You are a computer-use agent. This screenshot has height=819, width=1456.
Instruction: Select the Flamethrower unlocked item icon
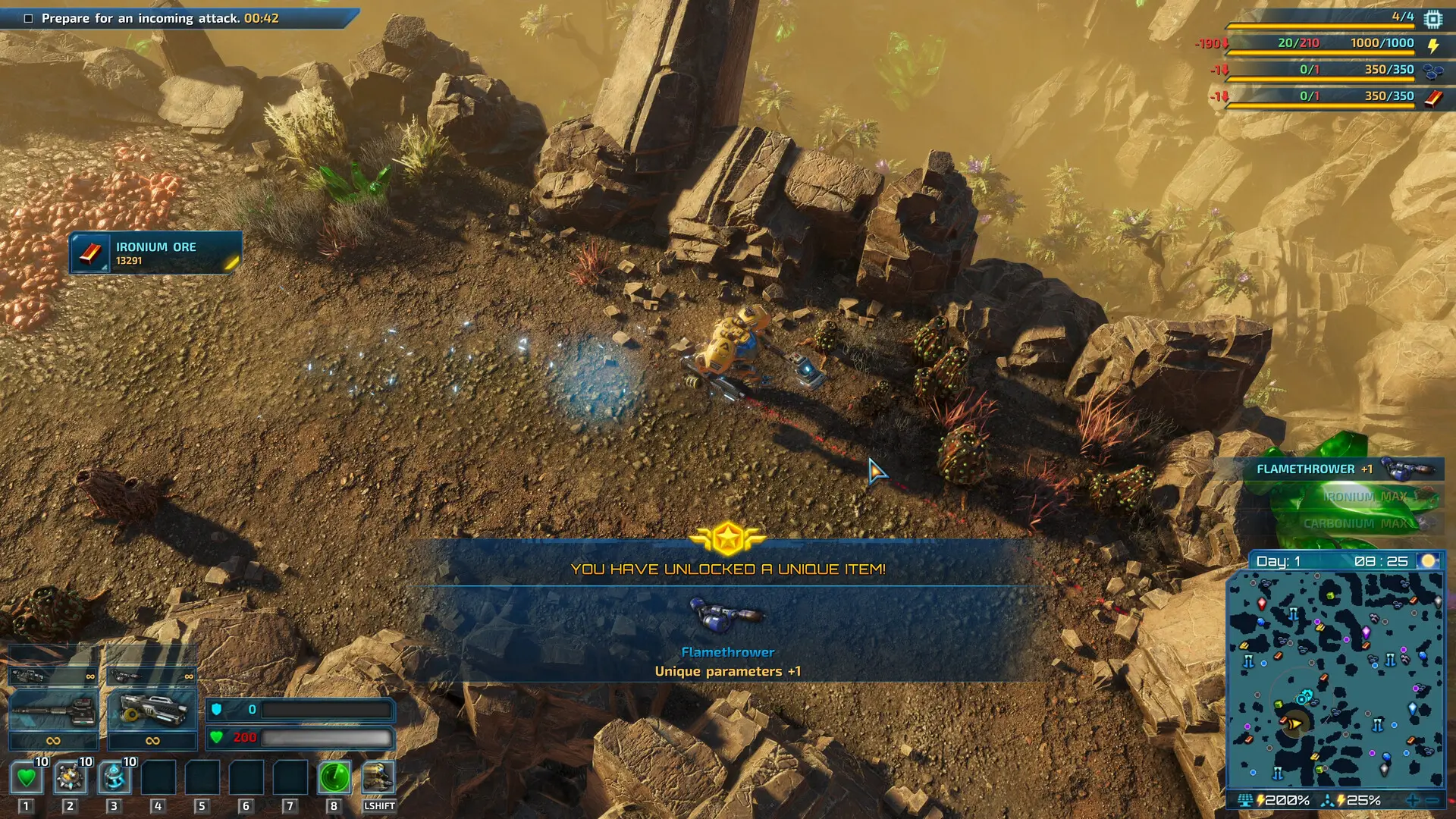coord(726,616)
